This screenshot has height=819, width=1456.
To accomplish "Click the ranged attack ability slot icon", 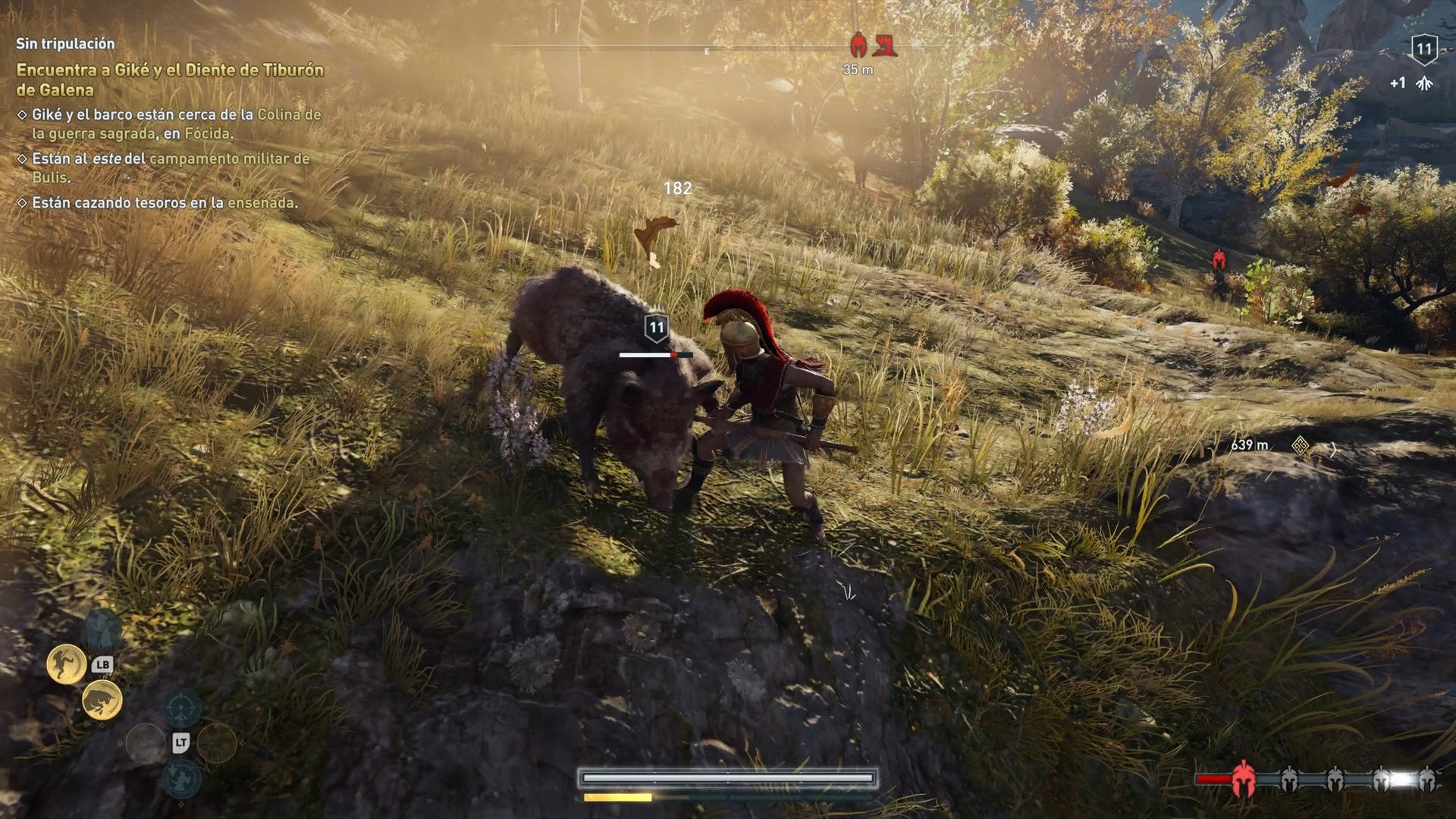I will click(181, 708).
